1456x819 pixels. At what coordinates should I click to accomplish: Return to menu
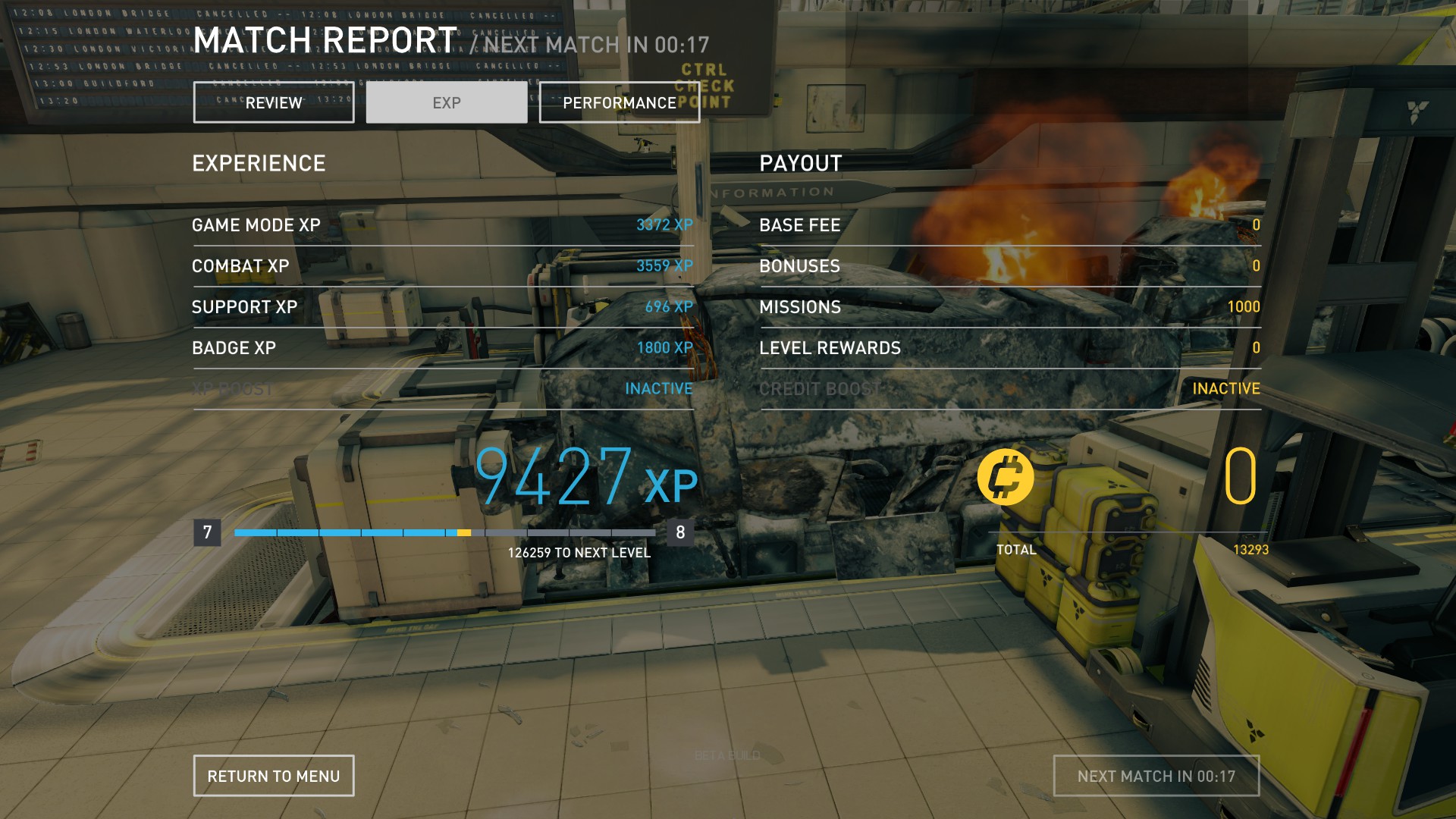(x=274, y=776)
